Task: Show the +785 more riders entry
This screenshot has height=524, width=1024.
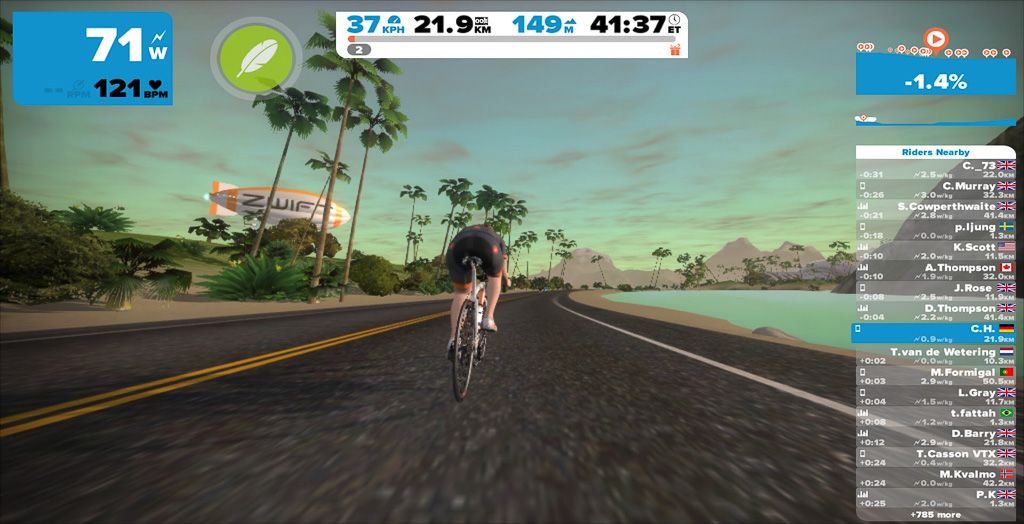Action: click(935, 514)
